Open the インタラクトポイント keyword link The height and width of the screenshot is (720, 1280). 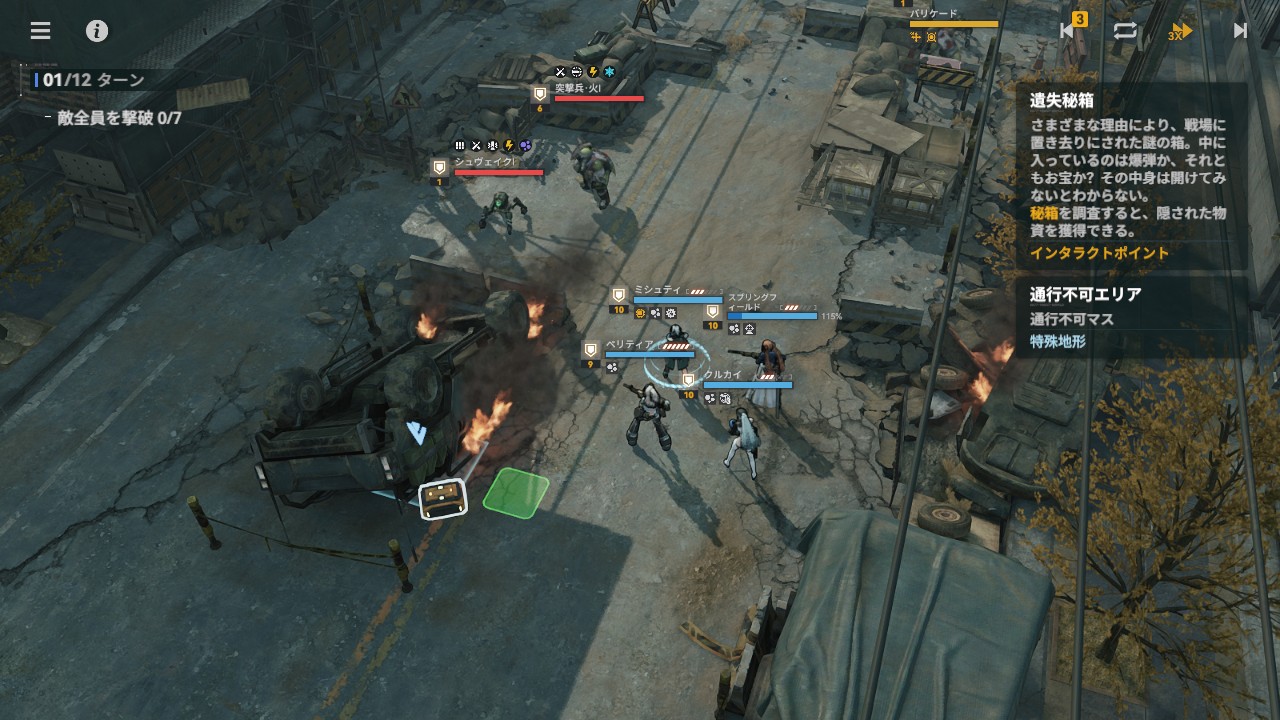point(1099,253)
